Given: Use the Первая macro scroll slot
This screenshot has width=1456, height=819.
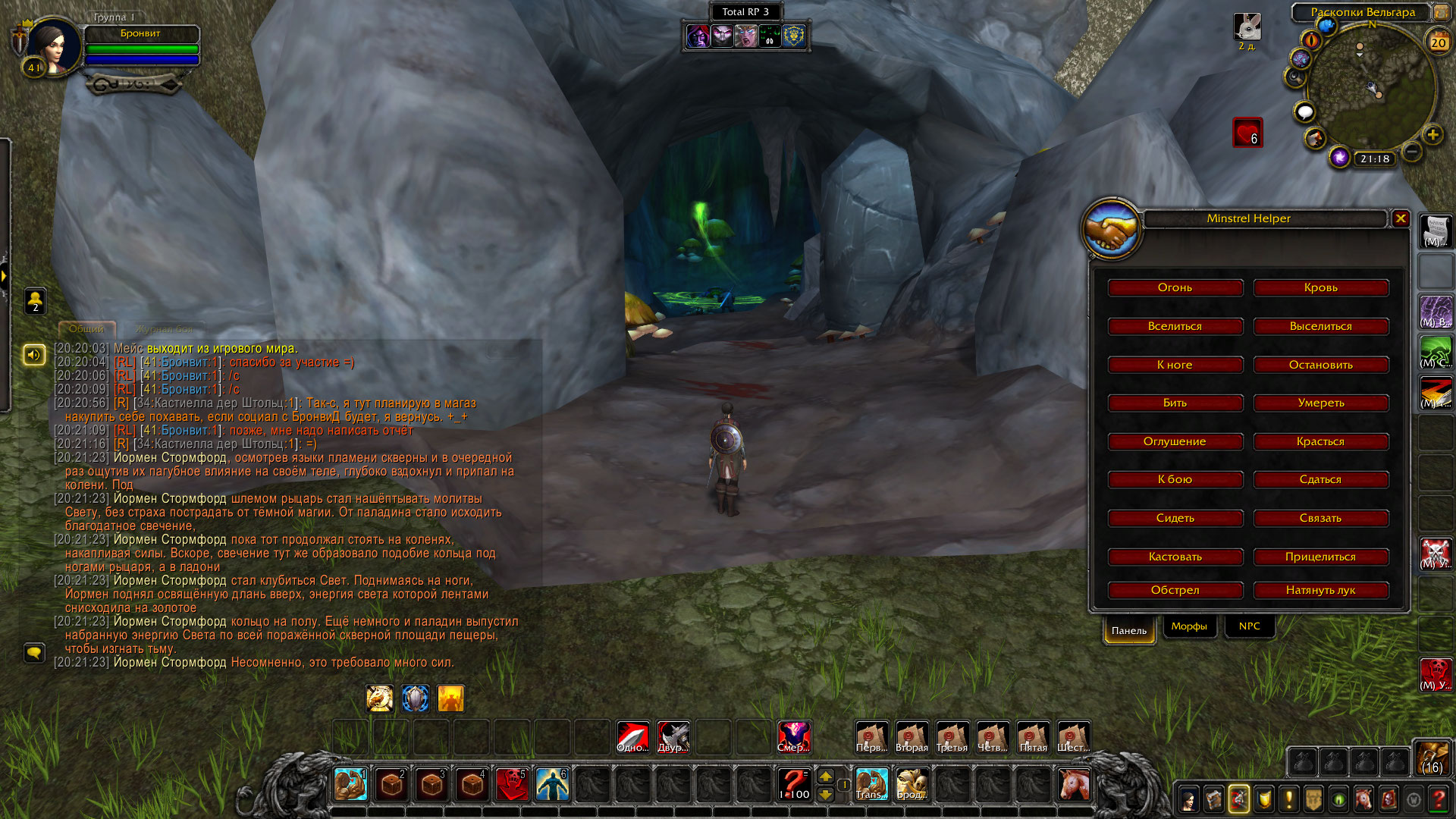Looking at the screenshot, I should click(x=871, y=737).
